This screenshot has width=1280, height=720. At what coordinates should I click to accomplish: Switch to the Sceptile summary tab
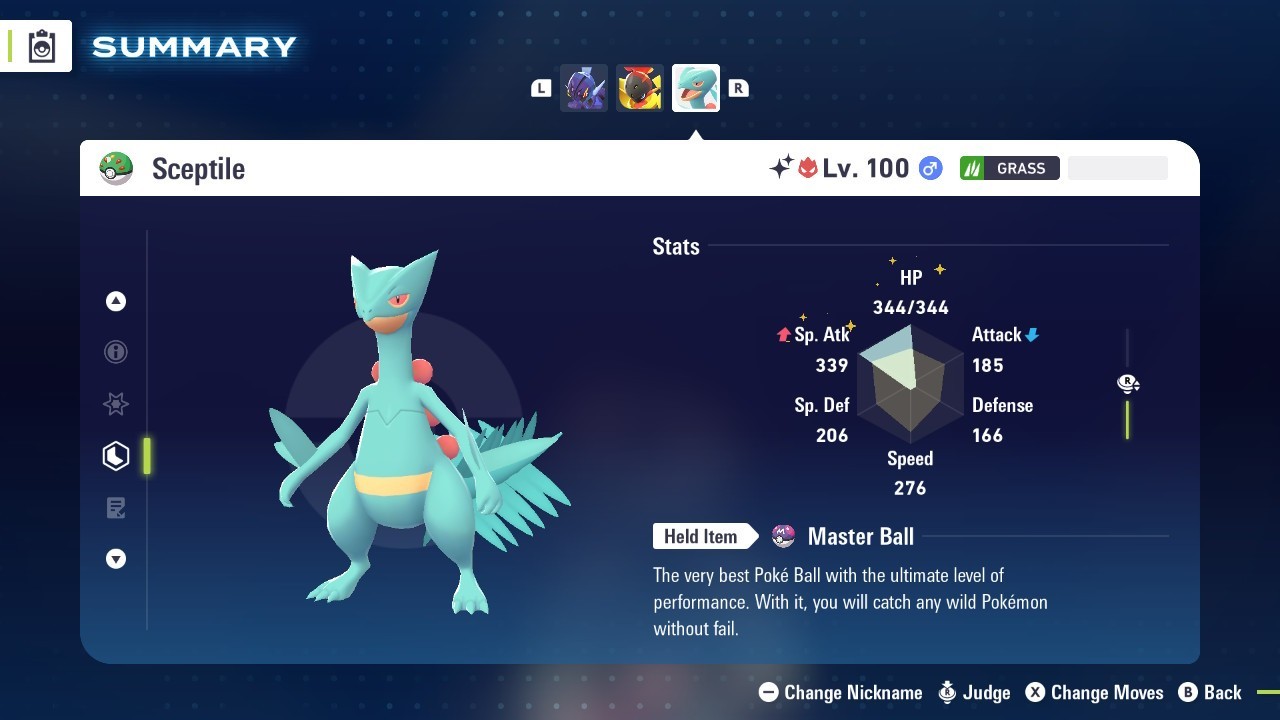tap(695, 88)
